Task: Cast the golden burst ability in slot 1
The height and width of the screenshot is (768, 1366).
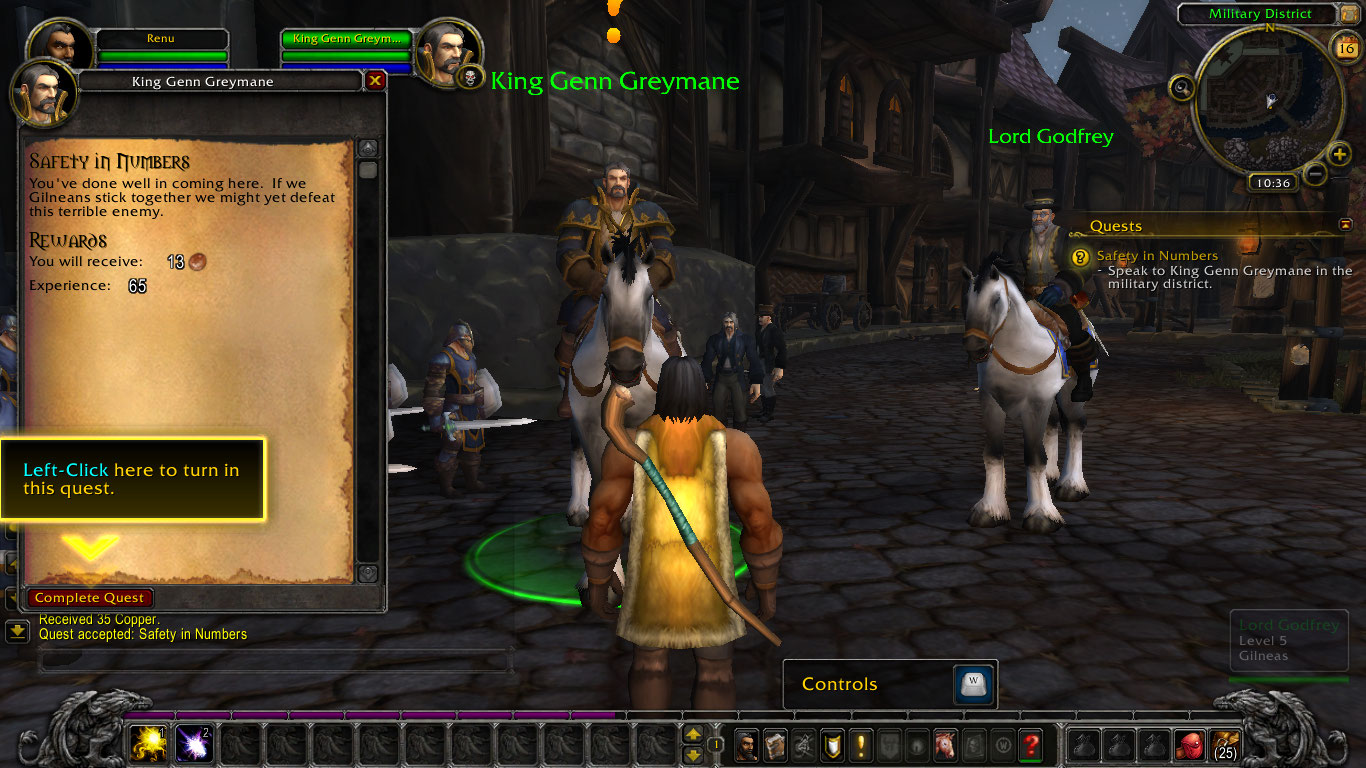Action: click(148, 743)
